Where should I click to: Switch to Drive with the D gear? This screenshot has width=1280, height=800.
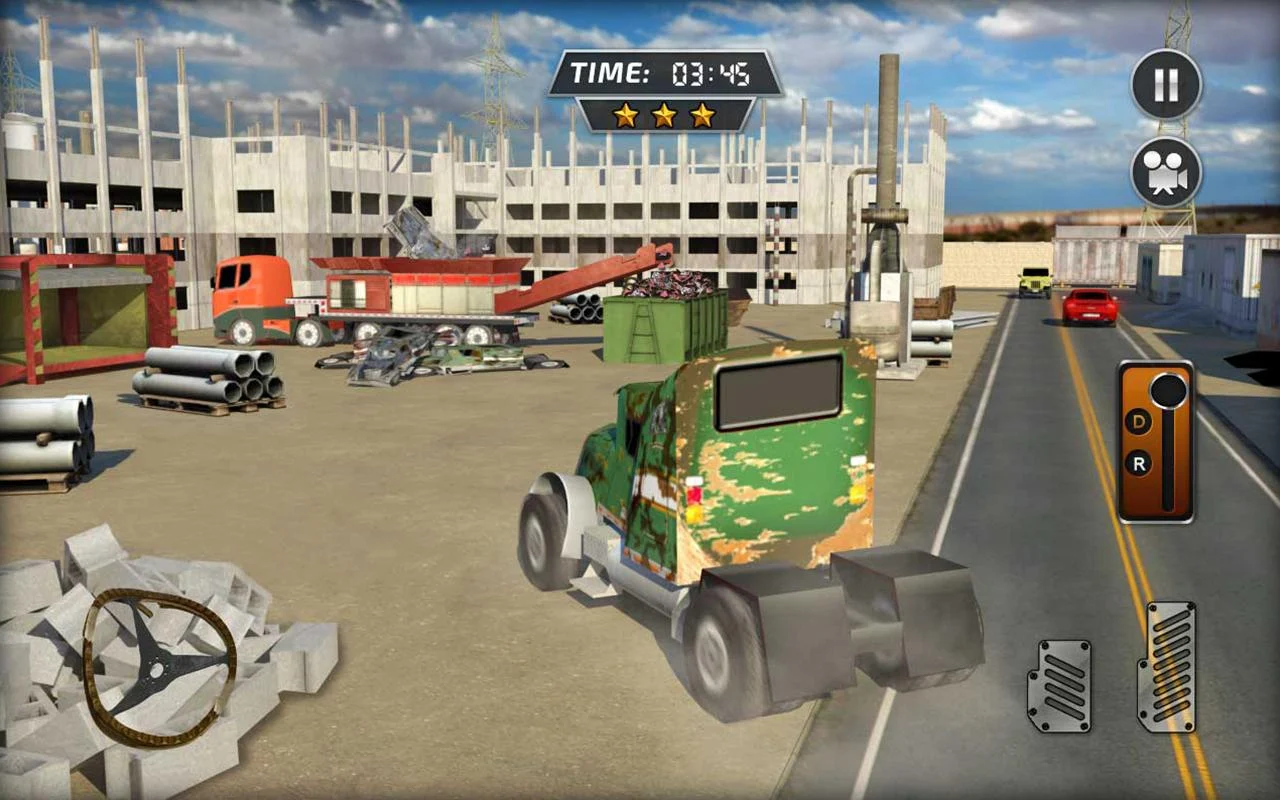coord(1141,422)
